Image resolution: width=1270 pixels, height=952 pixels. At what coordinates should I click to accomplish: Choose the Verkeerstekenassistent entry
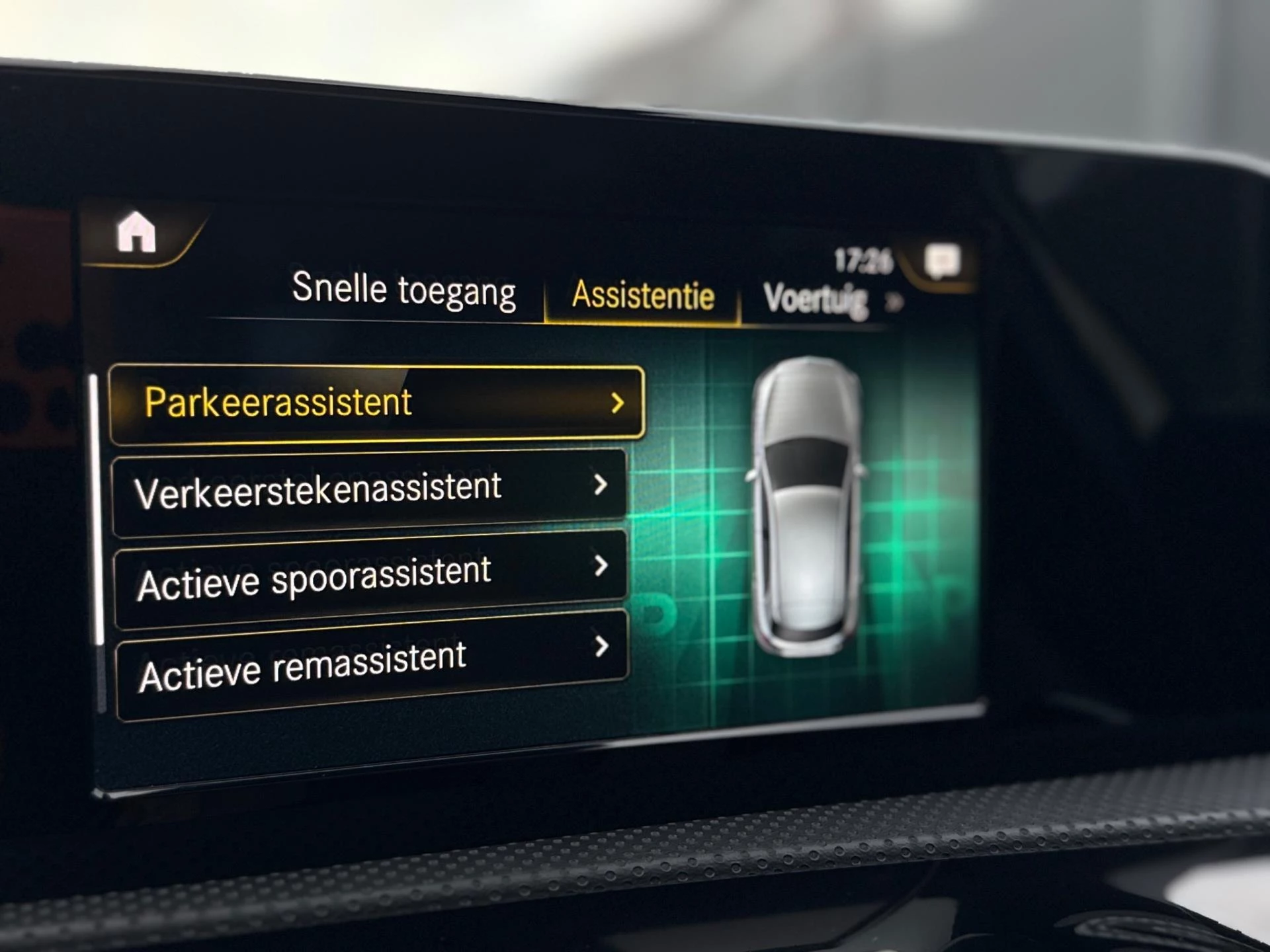click(x=369, y=490)
